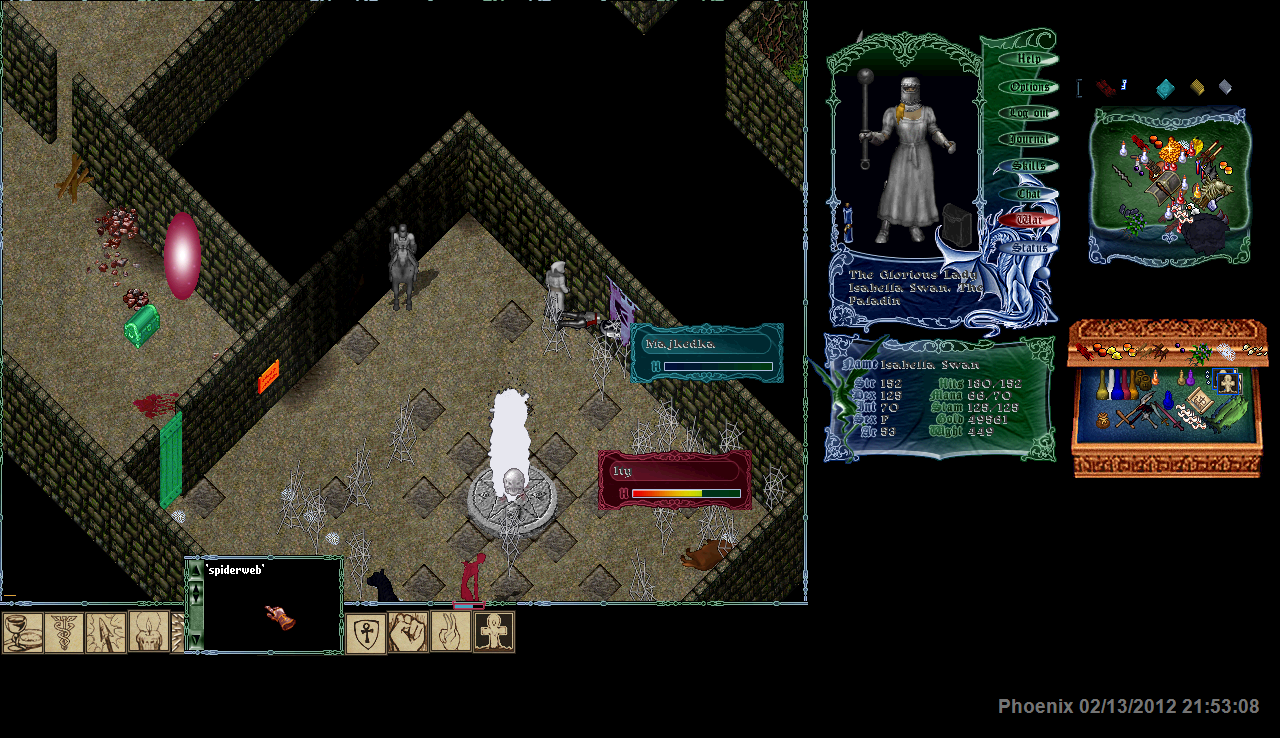Open the Options menu
This screenshot has height=738, width=1280.
pyautogui.click(x=1028, y=87)
